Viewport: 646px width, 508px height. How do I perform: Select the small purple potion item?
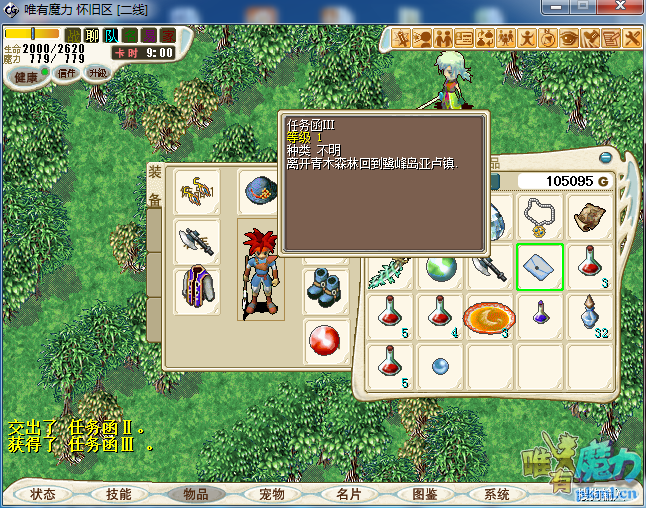(x=540, y=316)
